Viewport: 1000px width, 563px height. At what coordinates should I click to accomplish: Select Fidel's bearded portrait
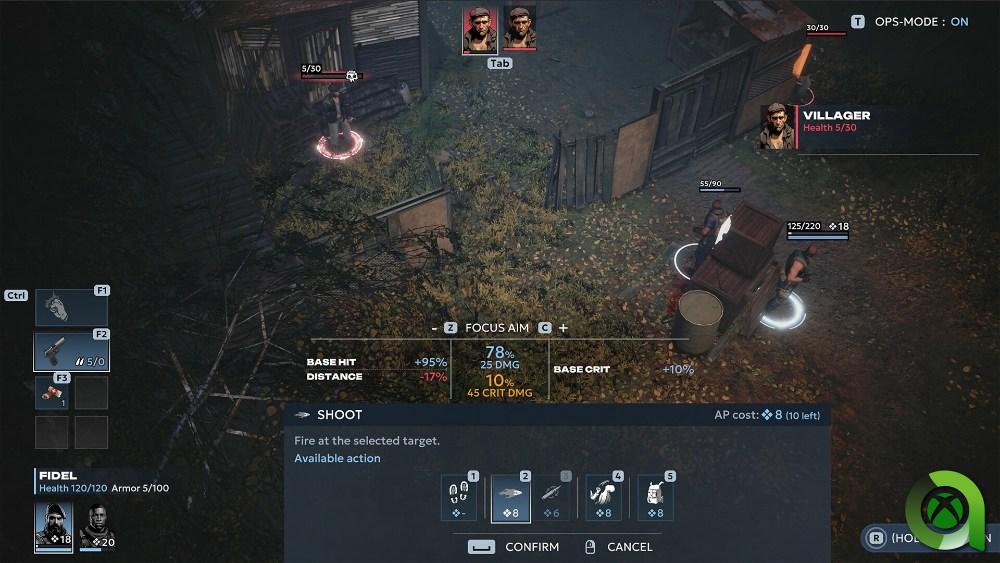(x=53, y=526)
